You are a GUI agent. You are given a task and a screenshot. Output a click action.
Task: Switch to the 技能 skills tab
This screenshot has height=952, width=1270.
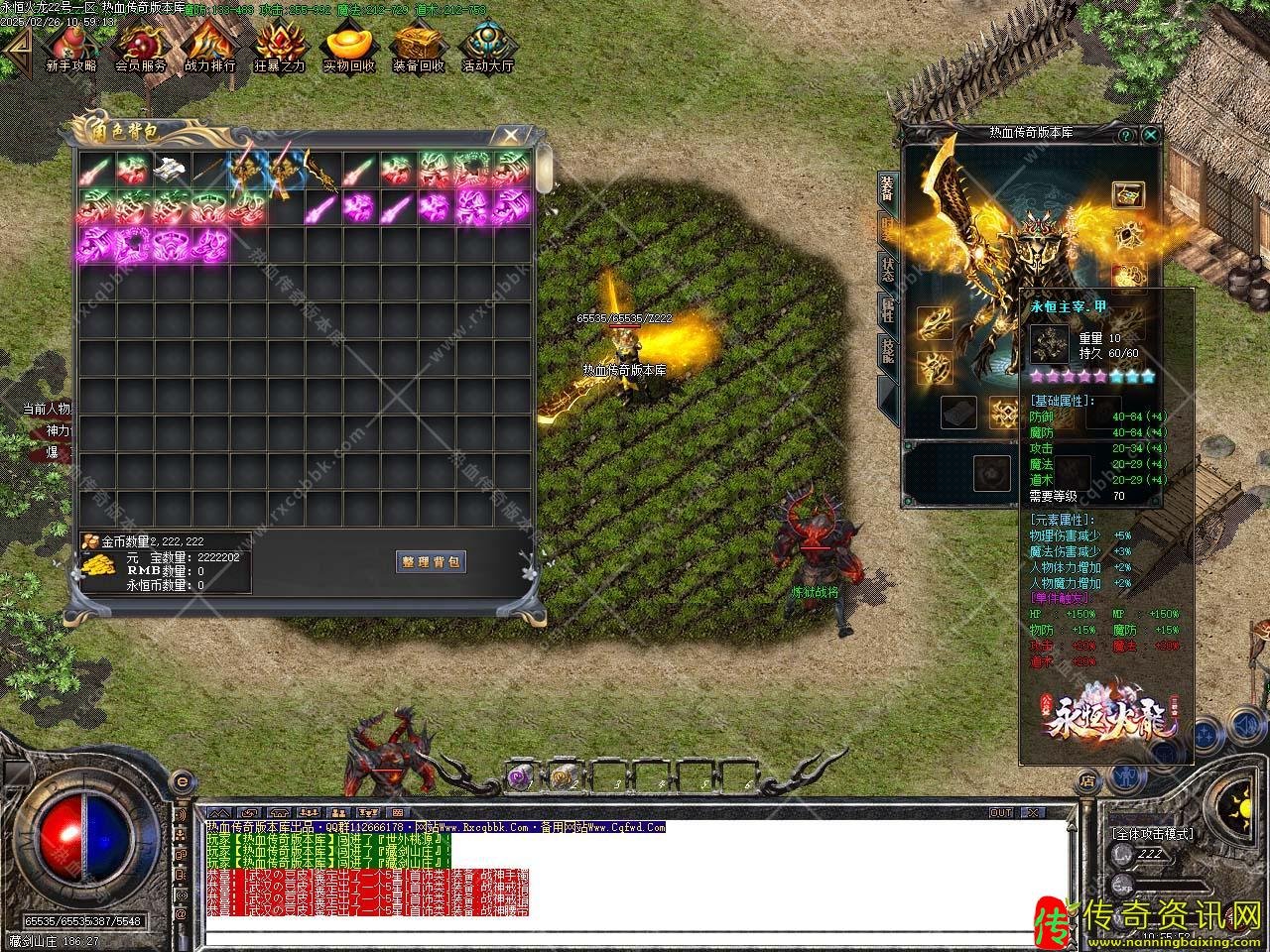tap(887, 352)
